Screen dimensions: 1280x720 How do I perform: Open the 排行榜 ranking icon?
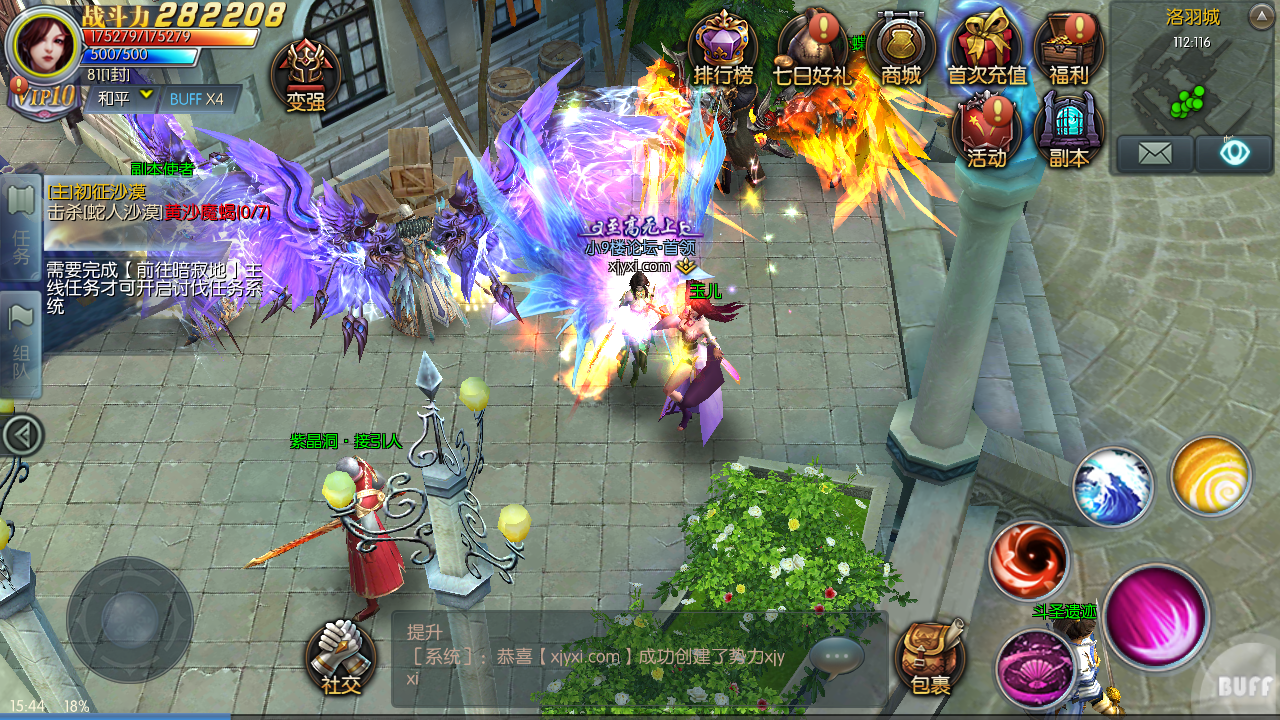pyautogui.click(x=723, y=50)
